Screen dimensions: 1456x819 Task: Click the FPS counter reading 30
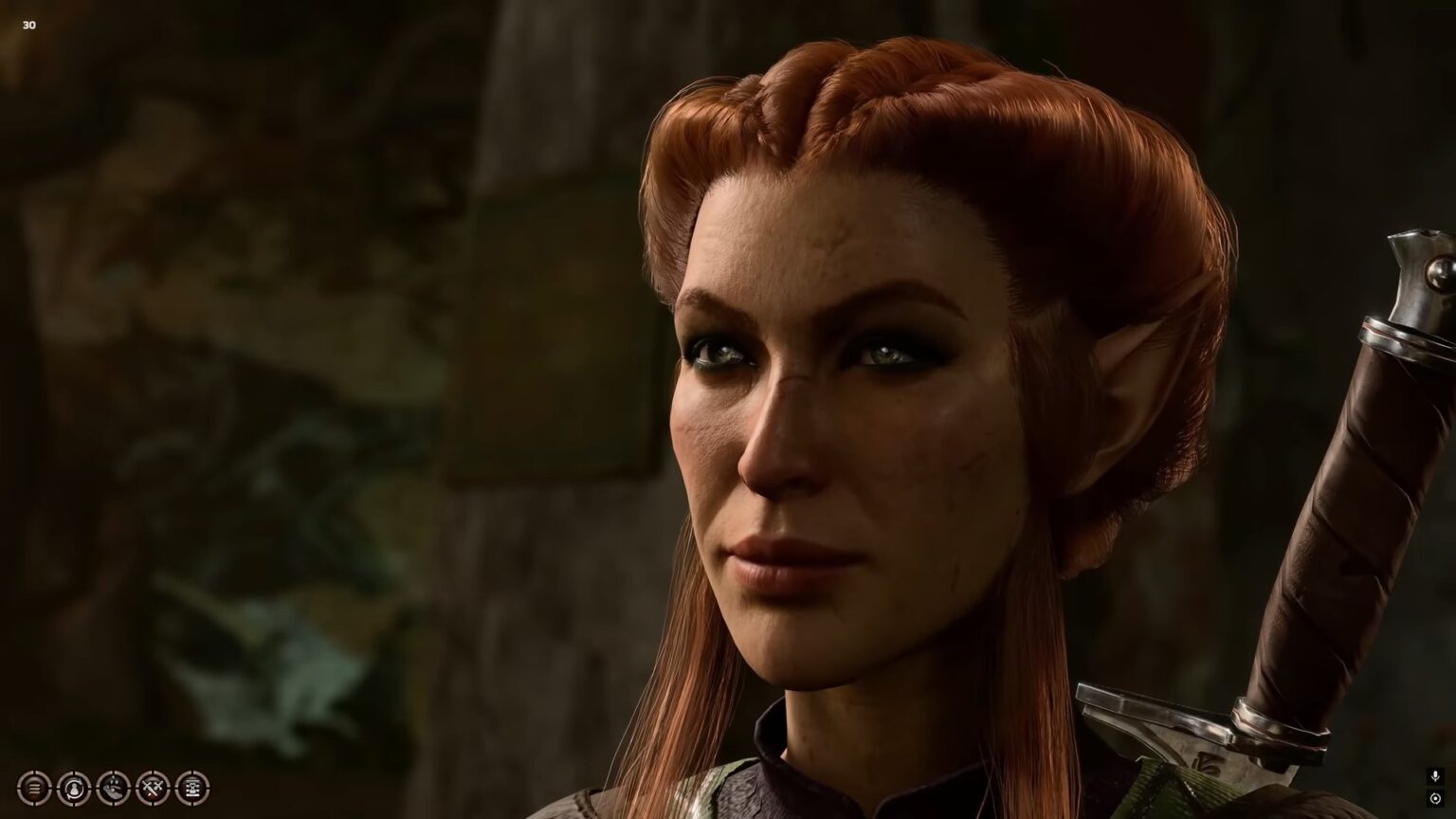tap(27, 25)
